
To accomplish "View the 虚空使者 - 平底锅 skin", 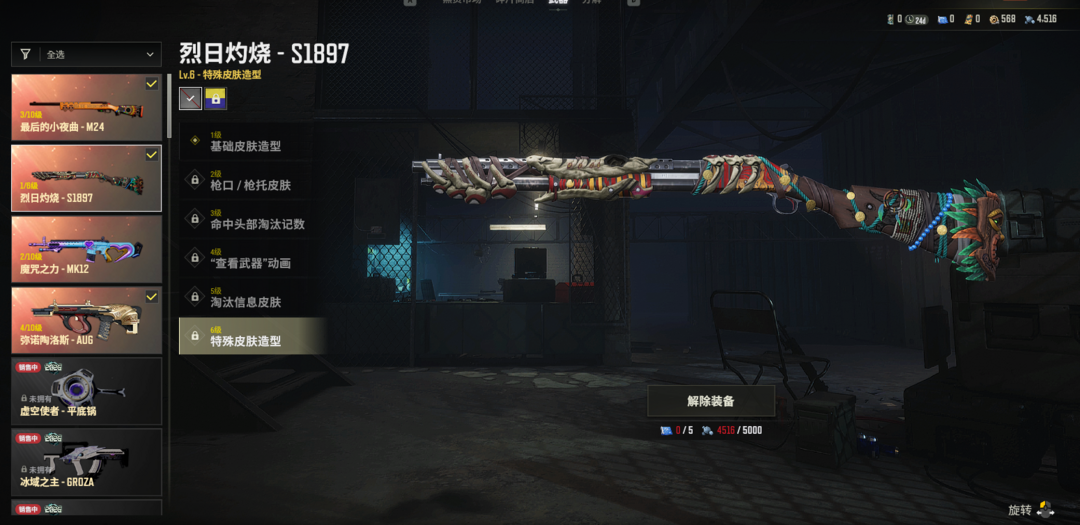I will coord(87,391).
